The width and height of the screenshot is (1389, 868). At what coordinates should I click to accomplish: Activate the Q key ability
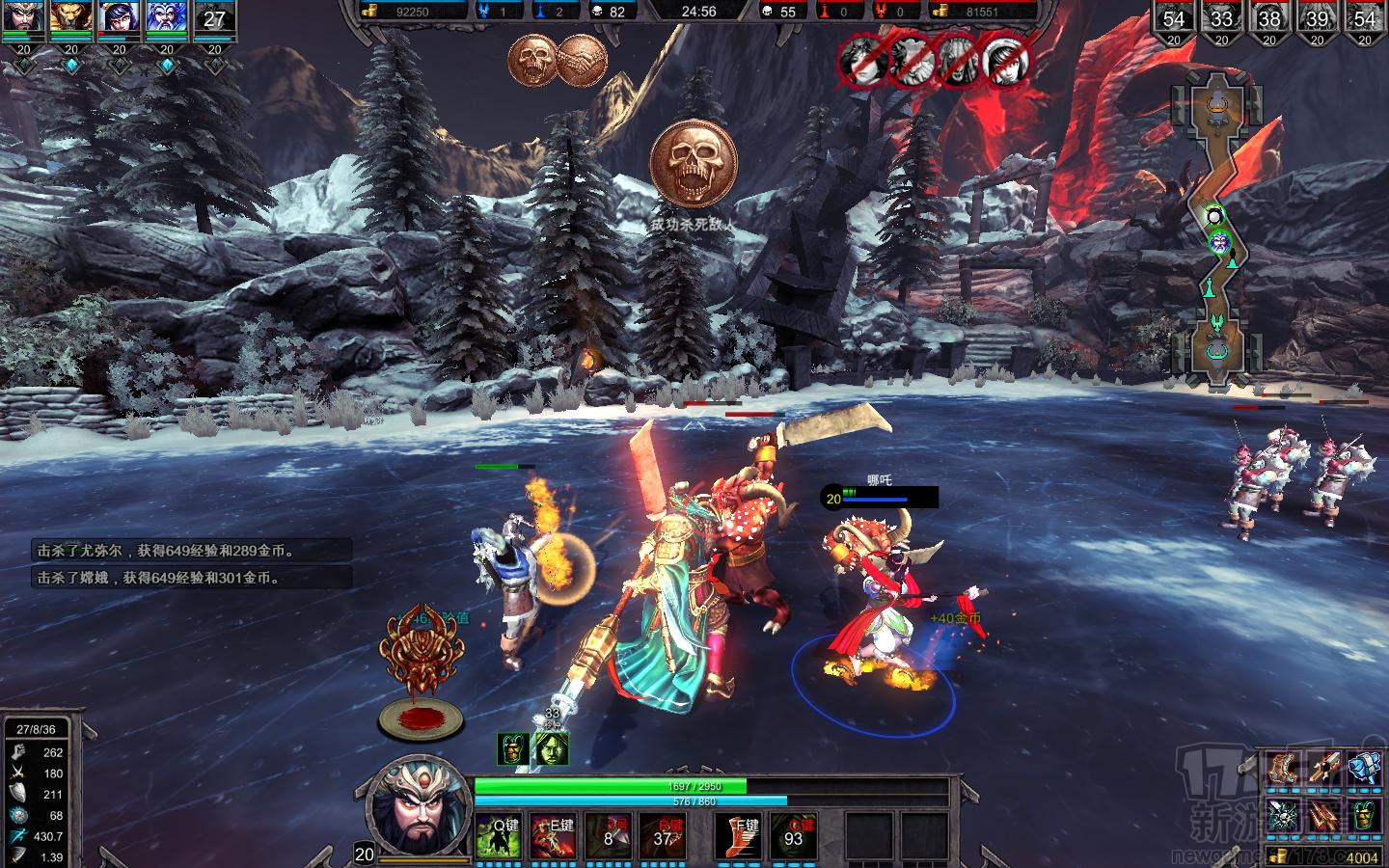pos(499,836)
